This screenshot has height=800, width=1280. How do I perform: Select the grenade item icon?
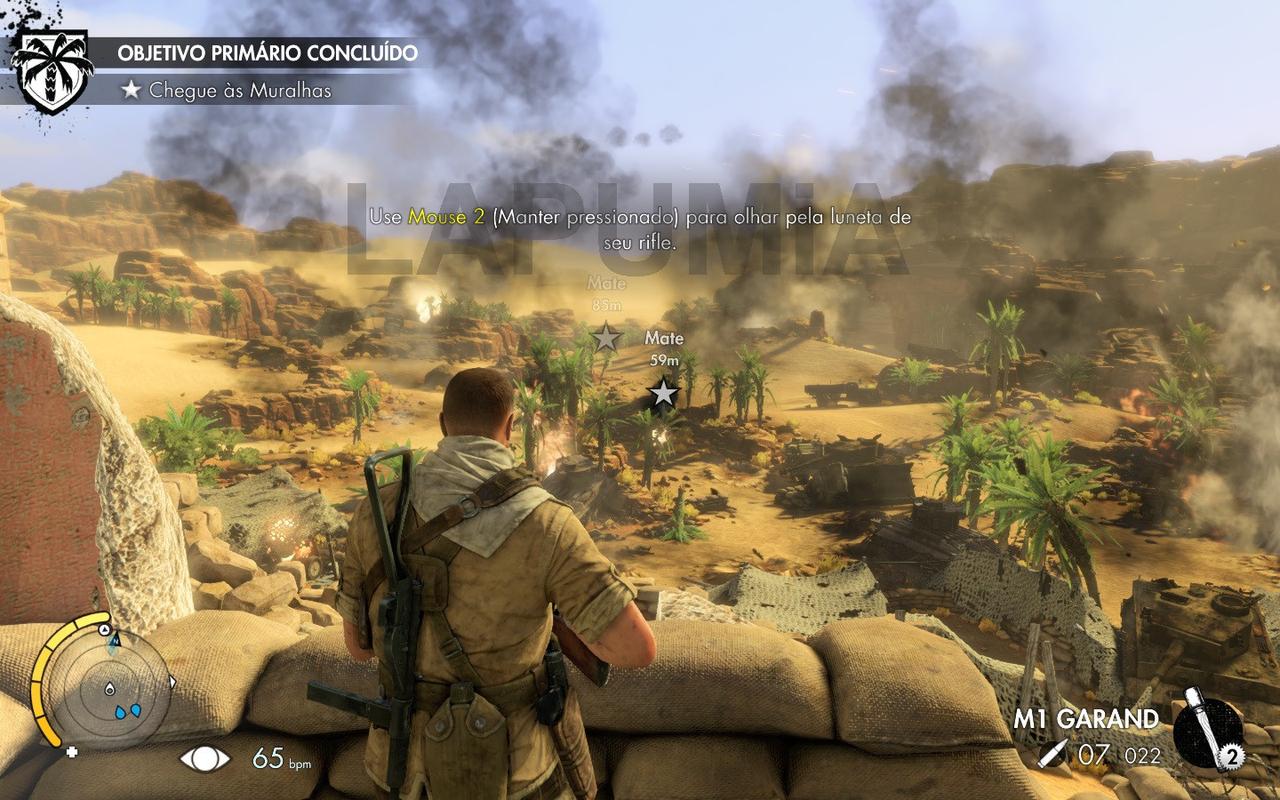1208,731
